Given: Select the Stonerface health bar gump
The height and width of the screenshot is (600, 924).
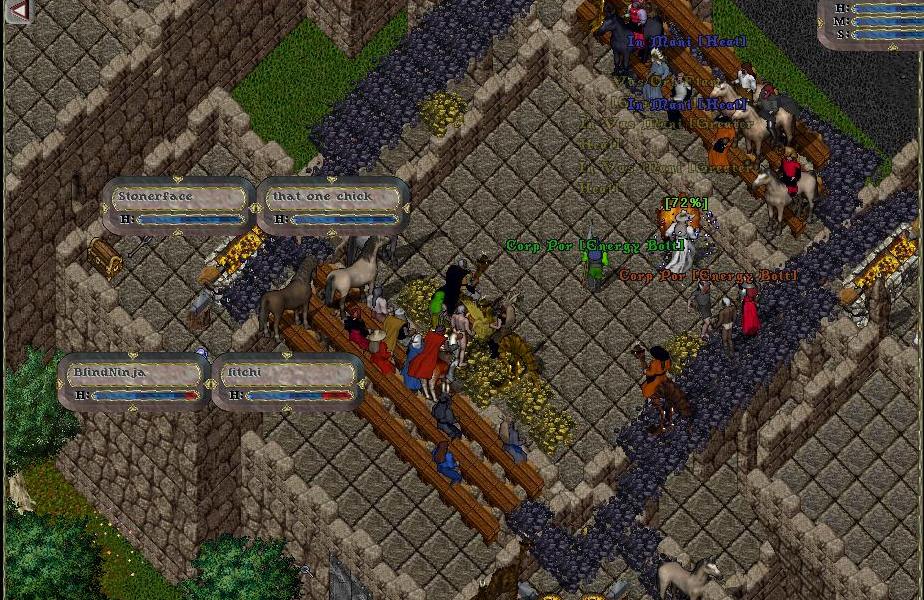Looking at the screenshot, I should tap(178, 206).
